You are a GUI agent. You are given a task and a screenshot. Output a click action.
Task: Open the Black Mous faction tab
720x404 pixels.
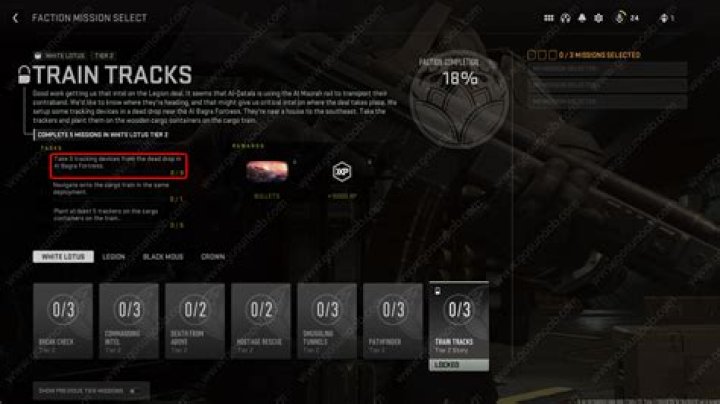click(x=162, y=257)
